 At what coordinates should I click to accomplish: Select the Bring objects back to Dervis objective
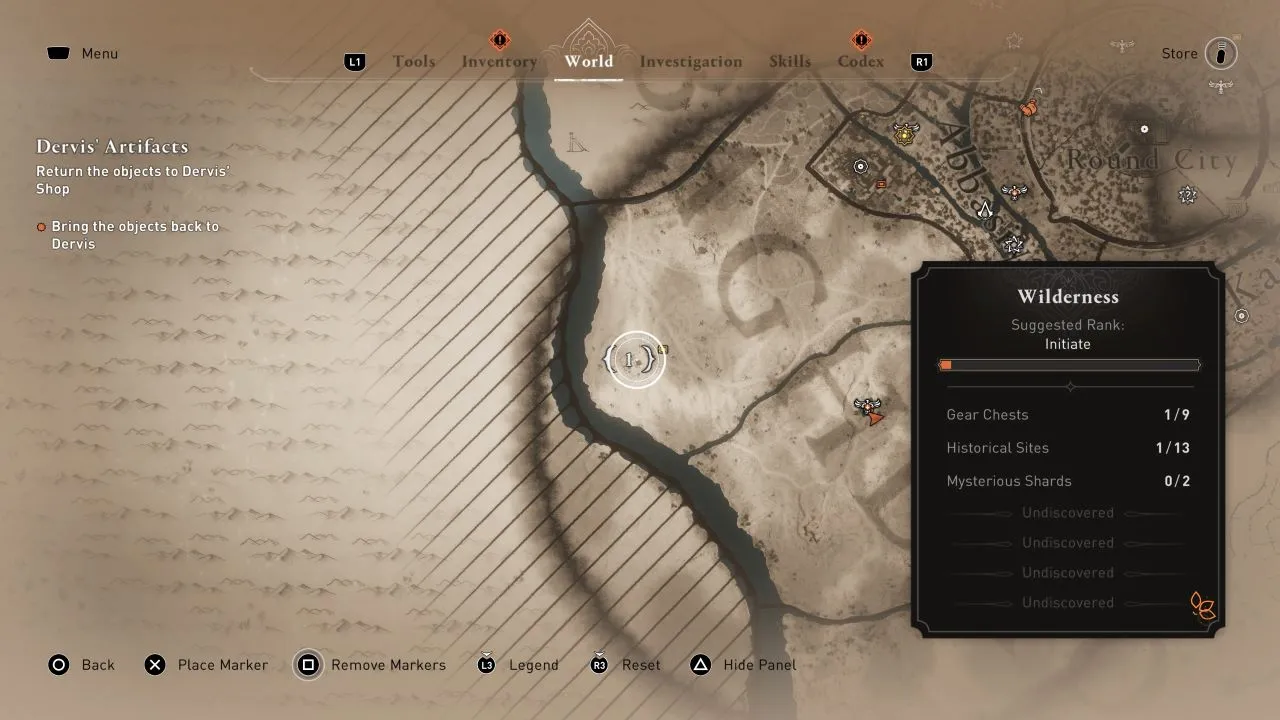tap(135, 235)
